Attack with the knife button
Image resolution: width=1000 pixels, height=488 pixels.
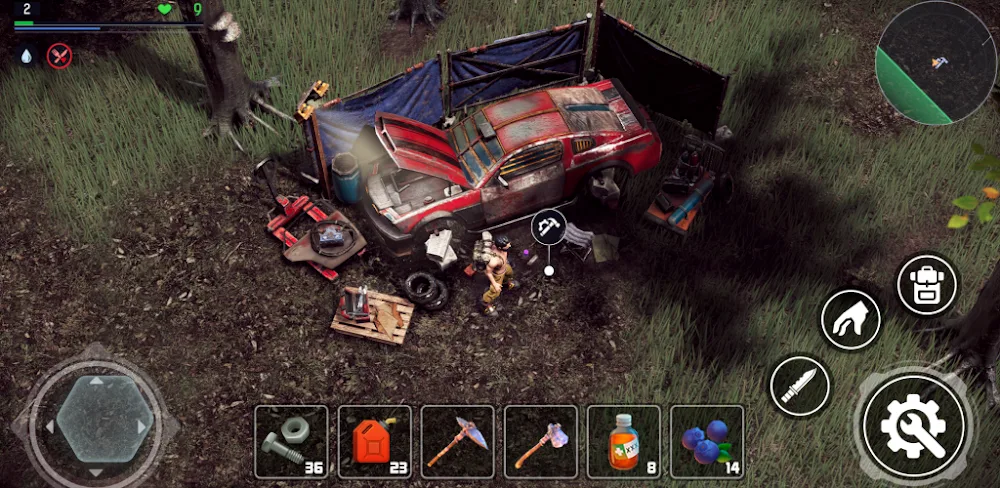800,386
